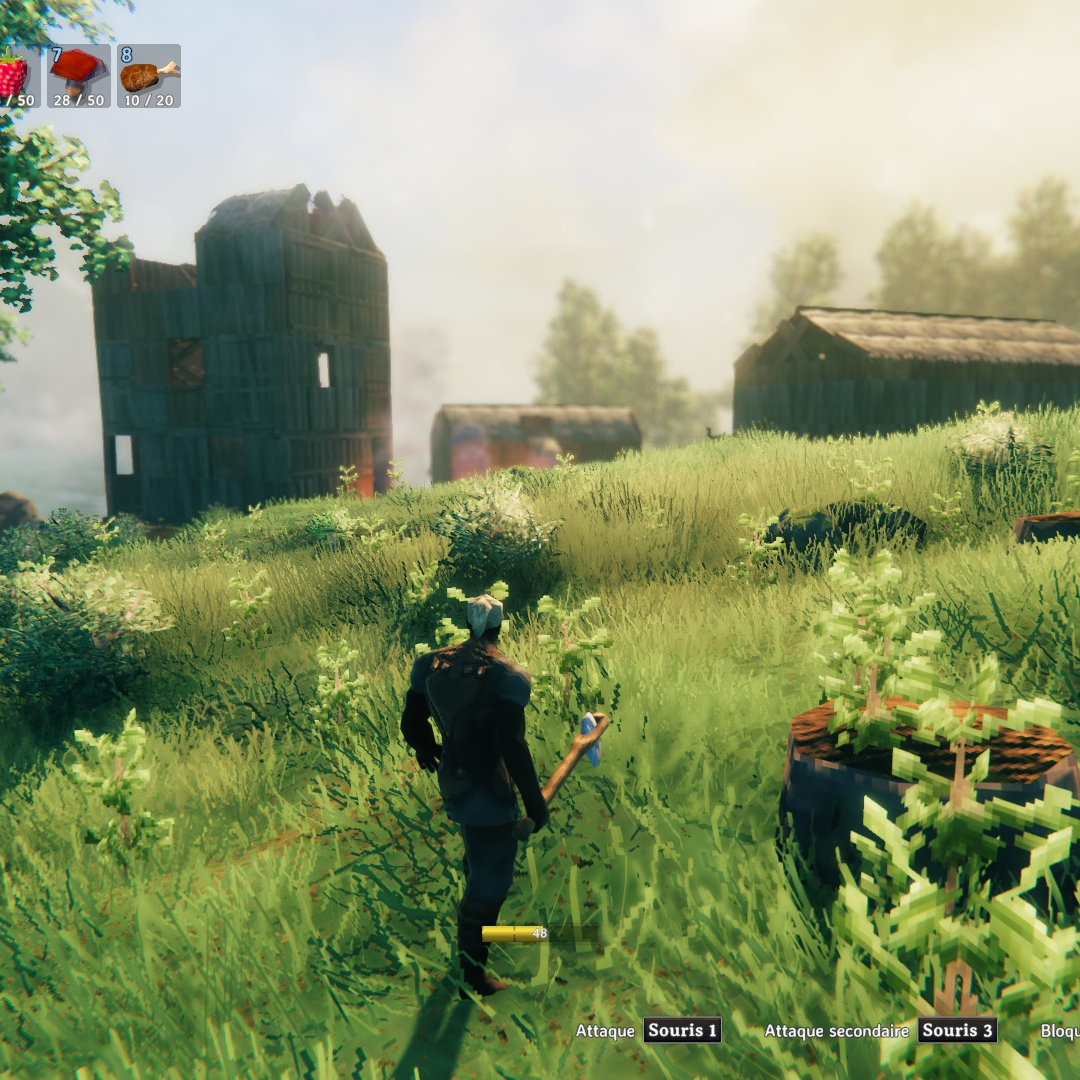Use the red mushroom in slot 7
Viewport: 1080px width, 1080px height.
click(78, 75)
